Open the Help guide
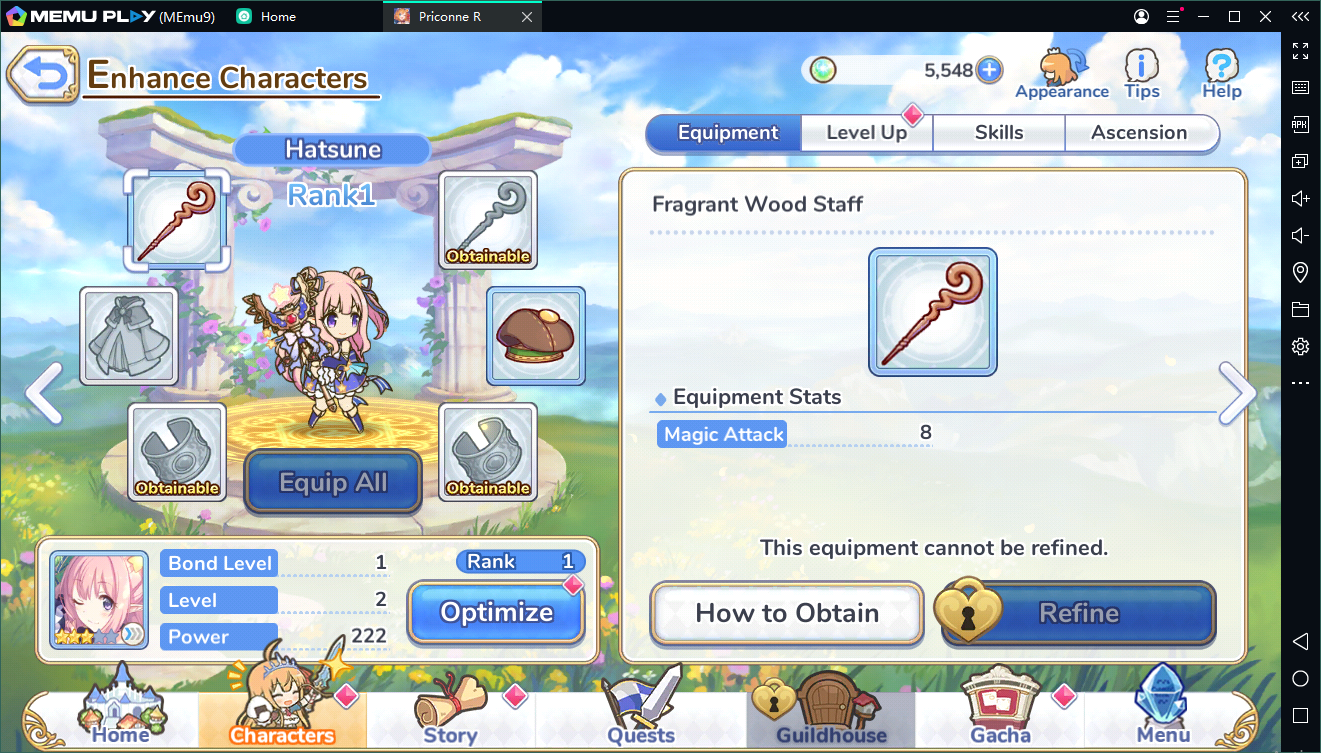 pyautogui.click(x=1221, y=75)
